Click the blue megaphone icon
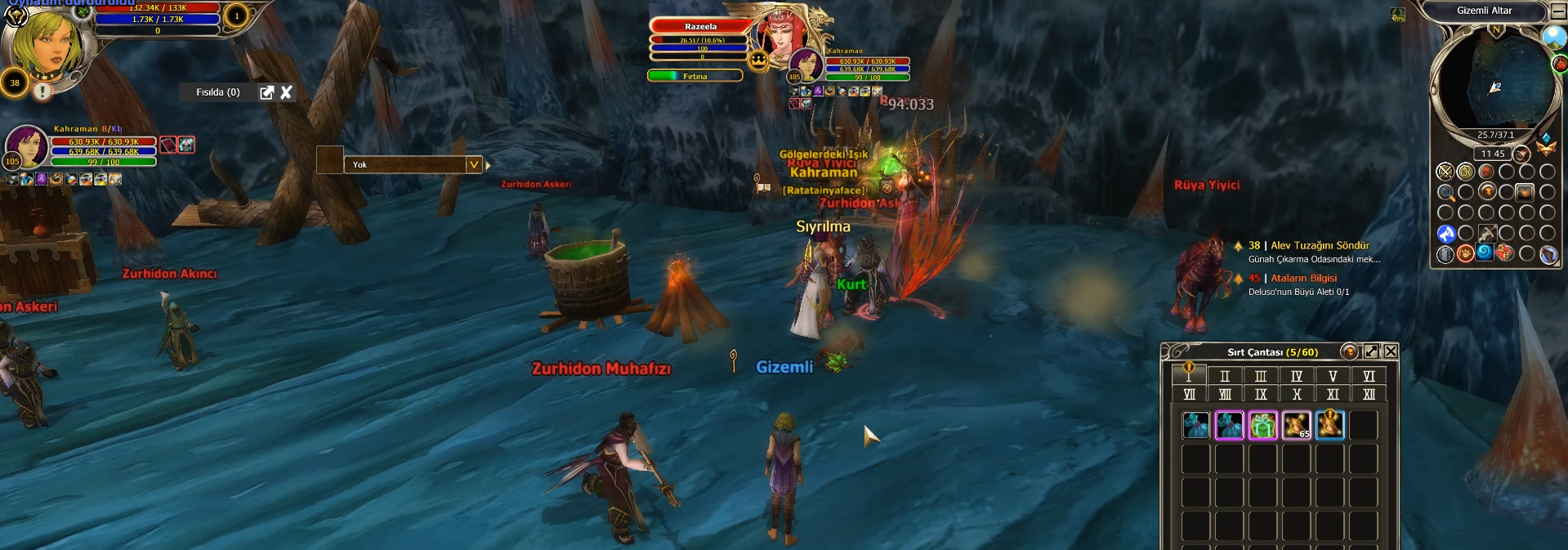1568x550 pixels. coord(1445,234)
